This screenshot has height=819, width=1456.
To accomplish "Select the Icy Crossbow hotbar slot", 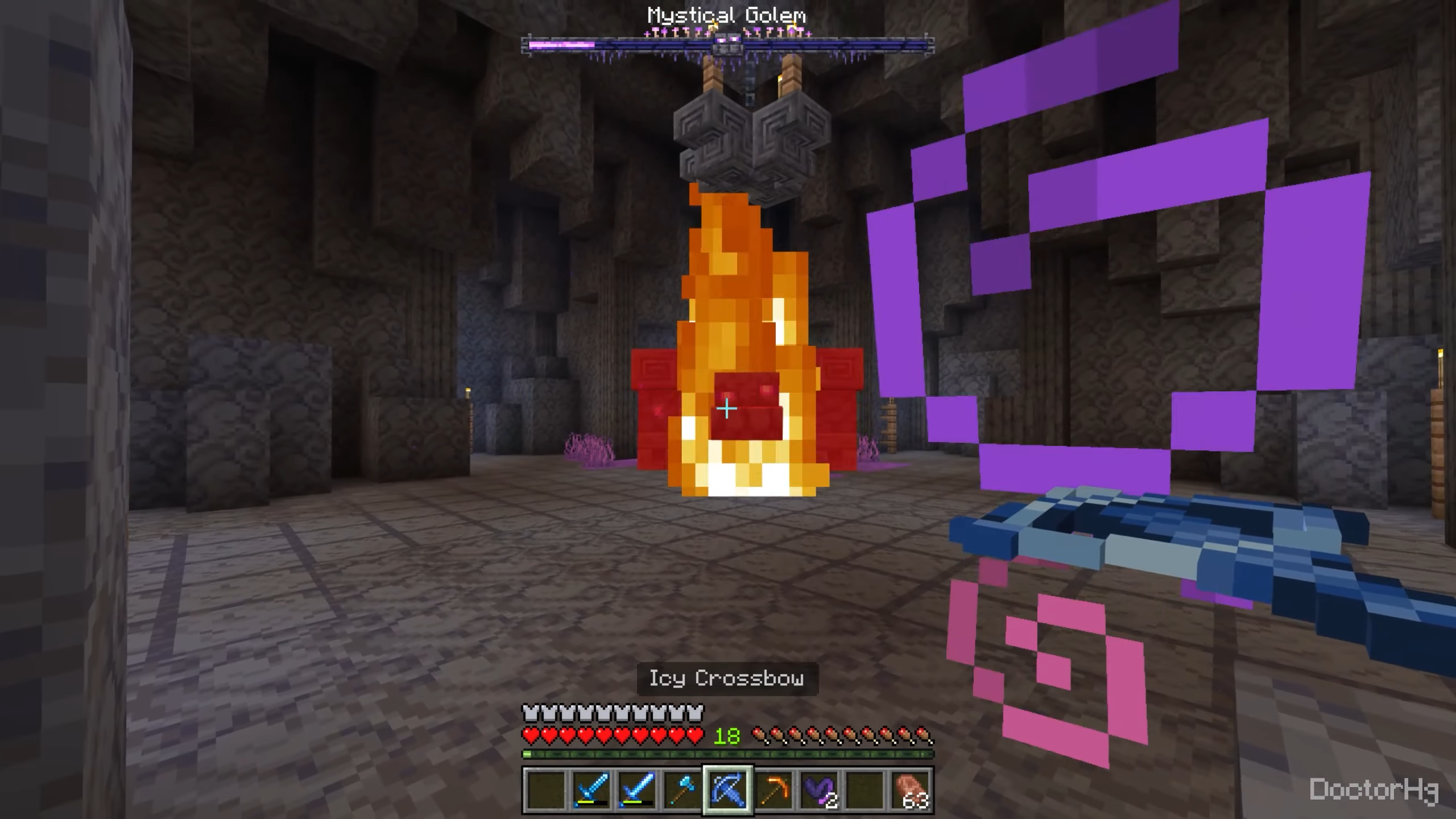I will pos(728,789).
